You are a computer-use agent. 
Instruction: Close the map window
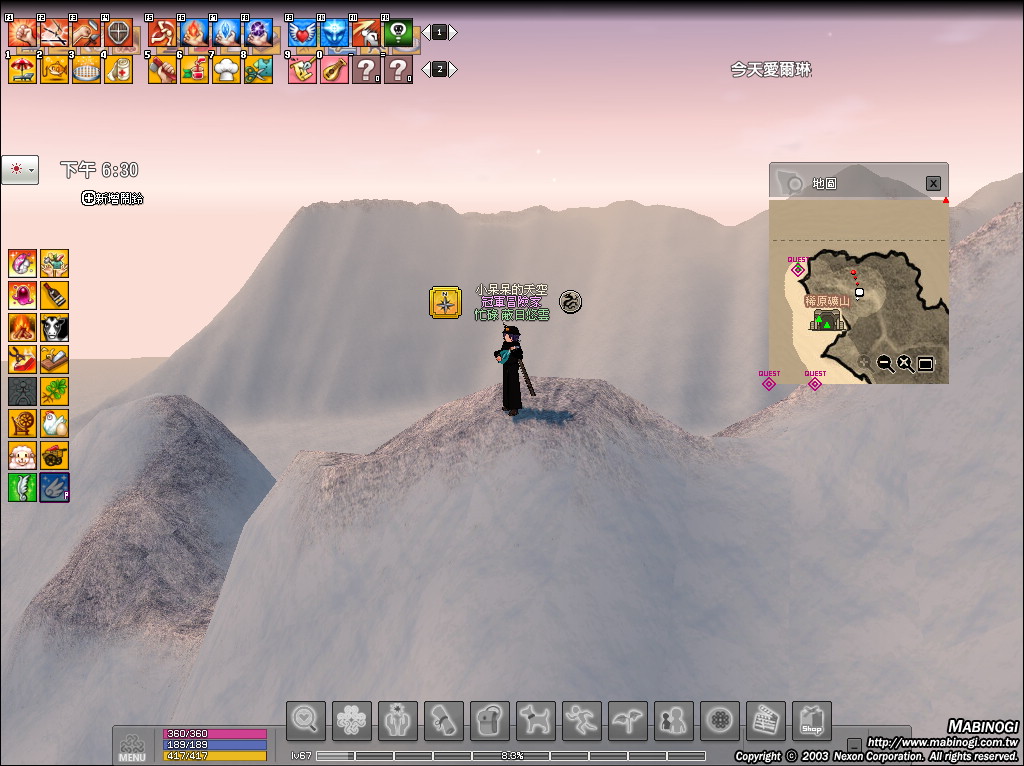click(x=932, y=183)
